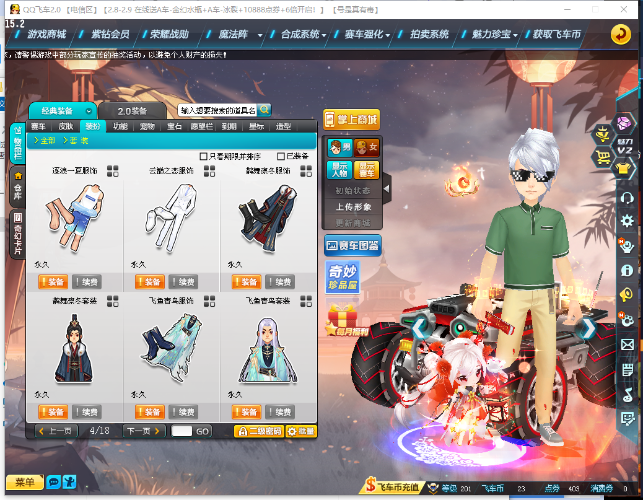643x500 pixels.
Task: Open the 掌上商城 mobile mall
Action: [x=352, y=120]
